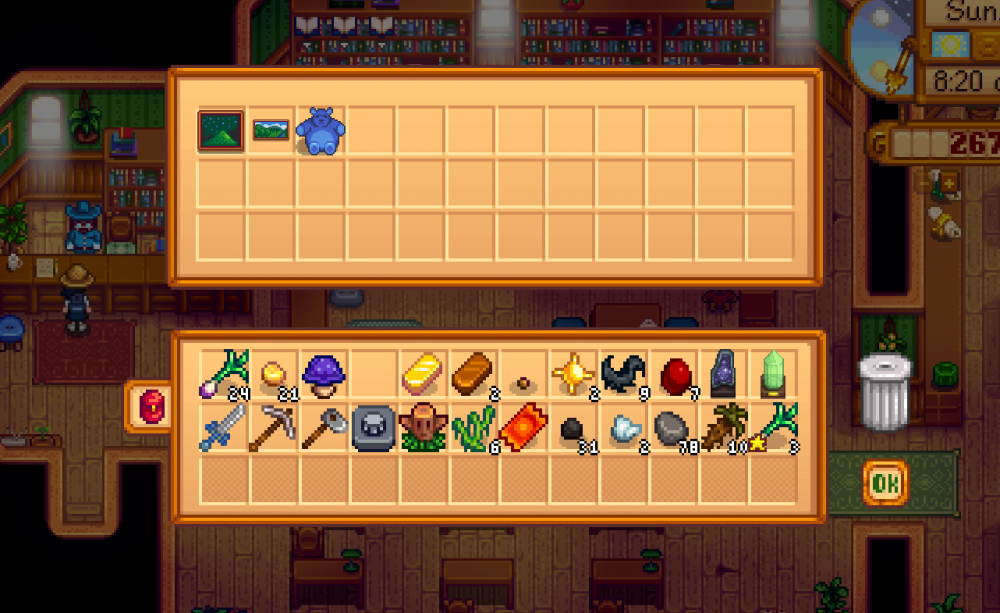Select the green fiber stack
Image resolution: width=1000 pixels, height=613 pixels.
click(x=474, y=427)
